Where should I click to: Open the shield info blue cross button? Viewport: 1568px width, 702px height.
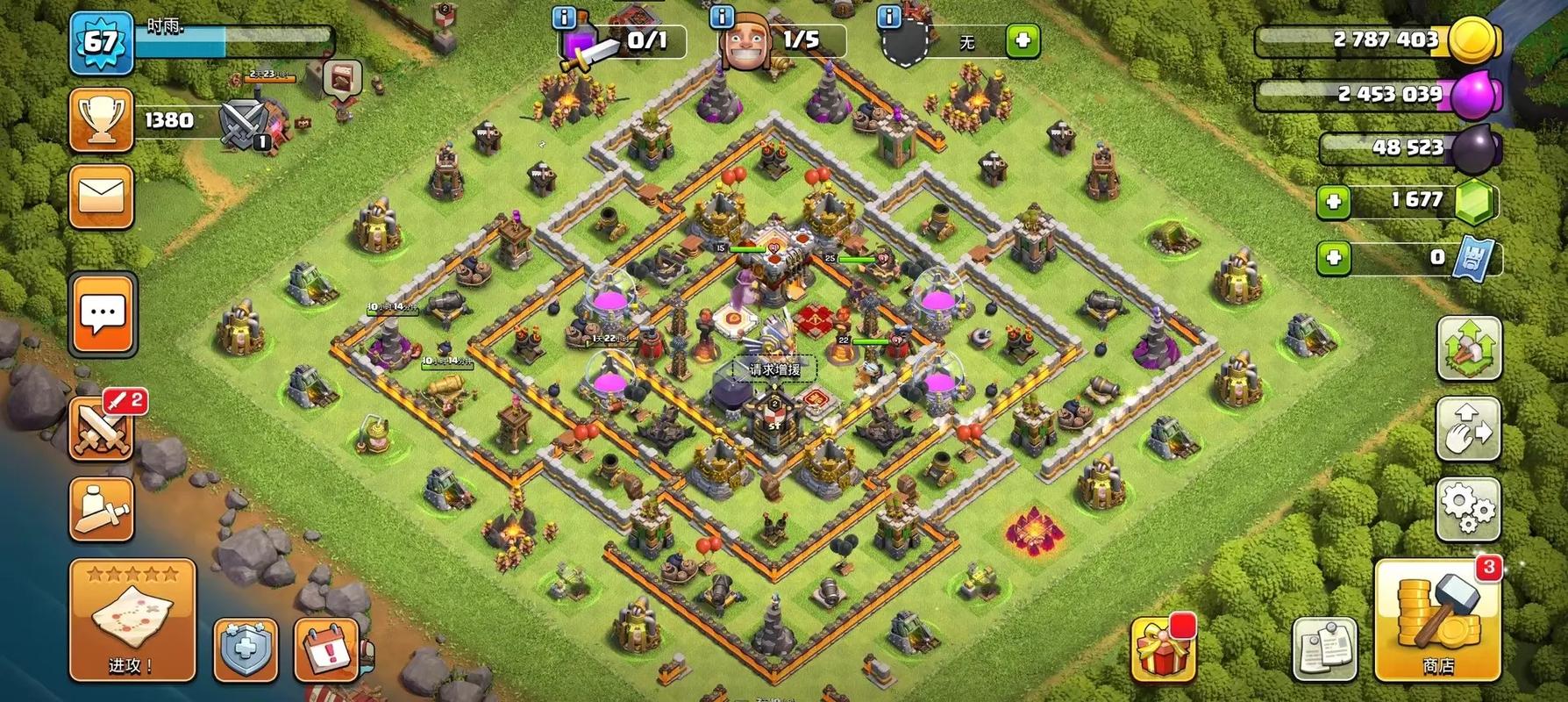pyautogui.click(x=246, y=650)
